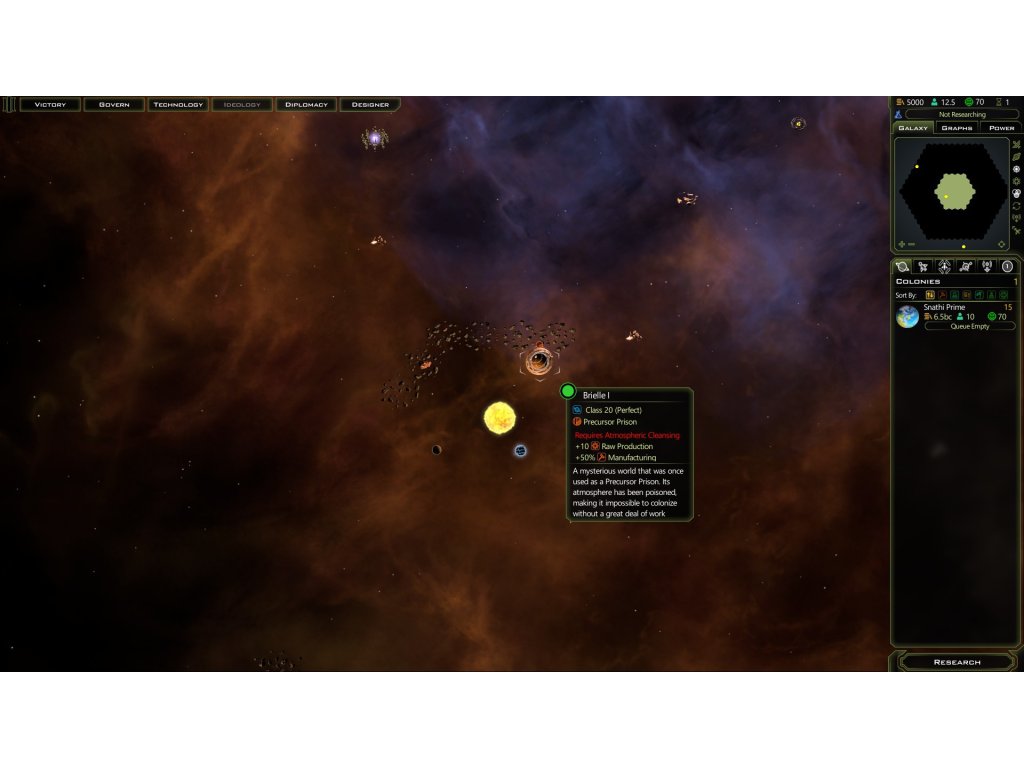Open the Diplomacy screen
Viewport: 1024px width, 768px height.
coord(306,104)
